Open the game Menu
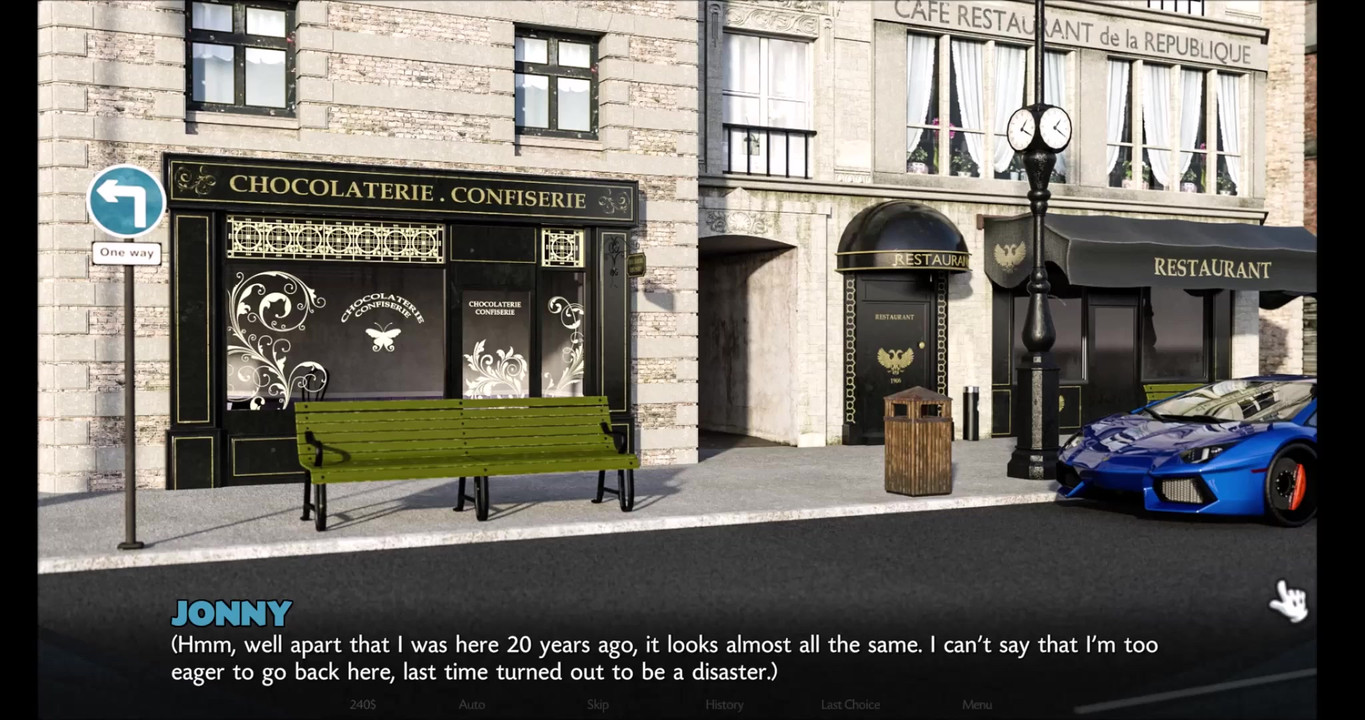 977,705
